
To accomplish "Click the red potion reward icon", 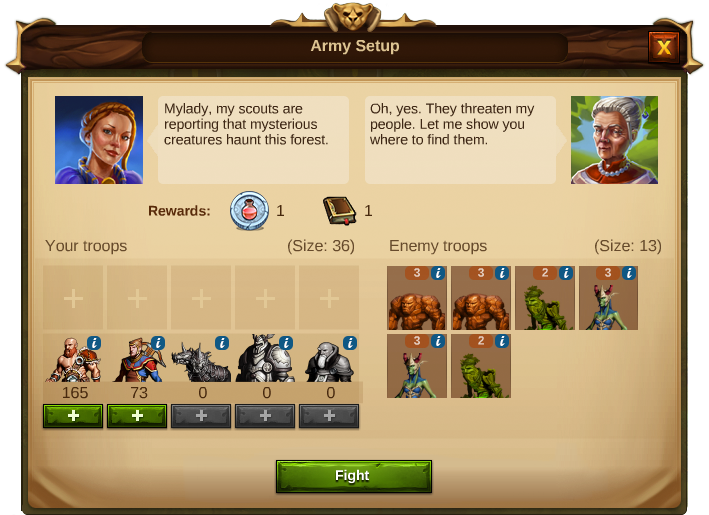I will [x=248, y=210].
